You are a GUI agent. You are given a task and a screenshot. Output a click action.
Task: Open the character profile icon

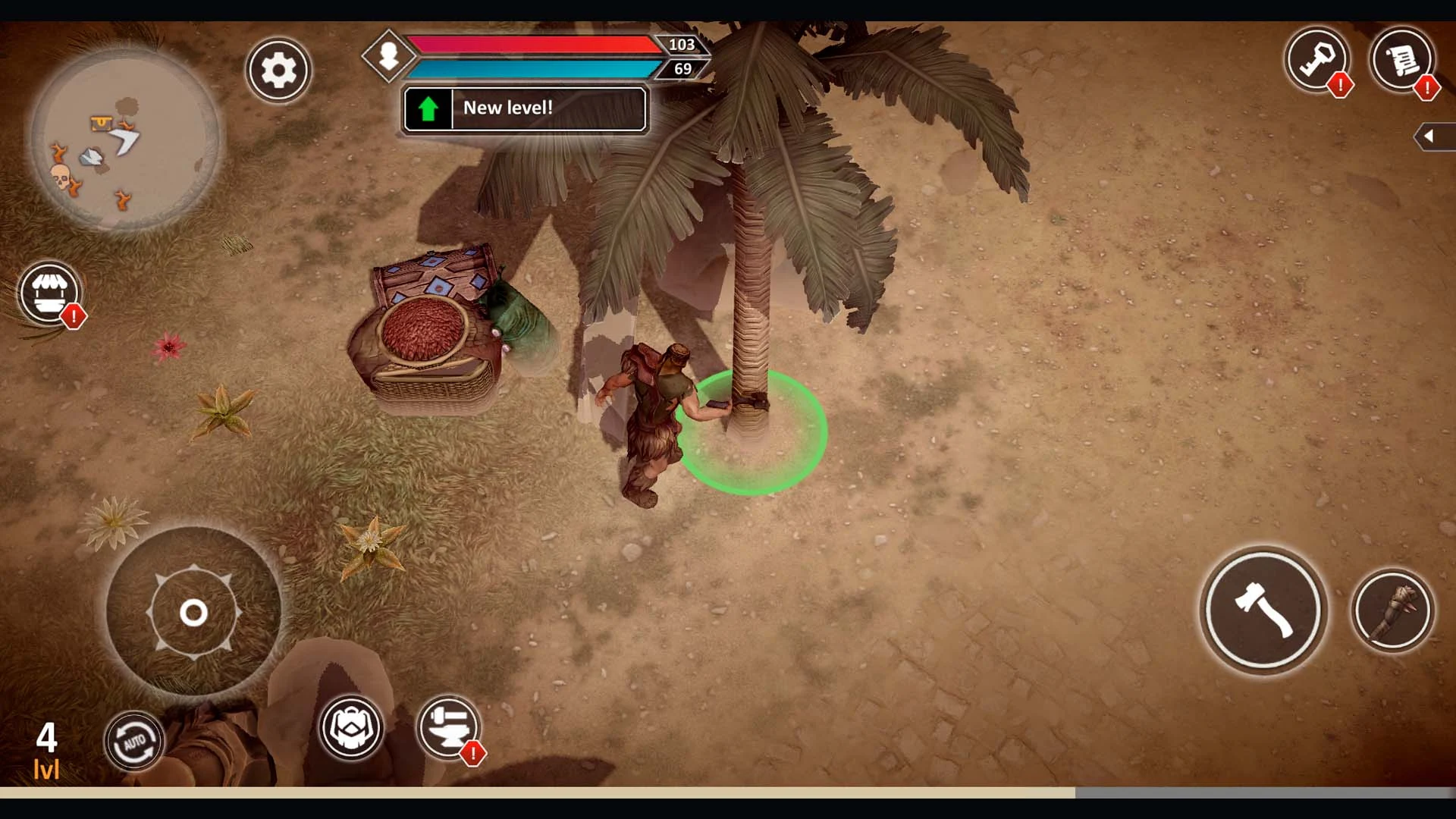(388, 55)
